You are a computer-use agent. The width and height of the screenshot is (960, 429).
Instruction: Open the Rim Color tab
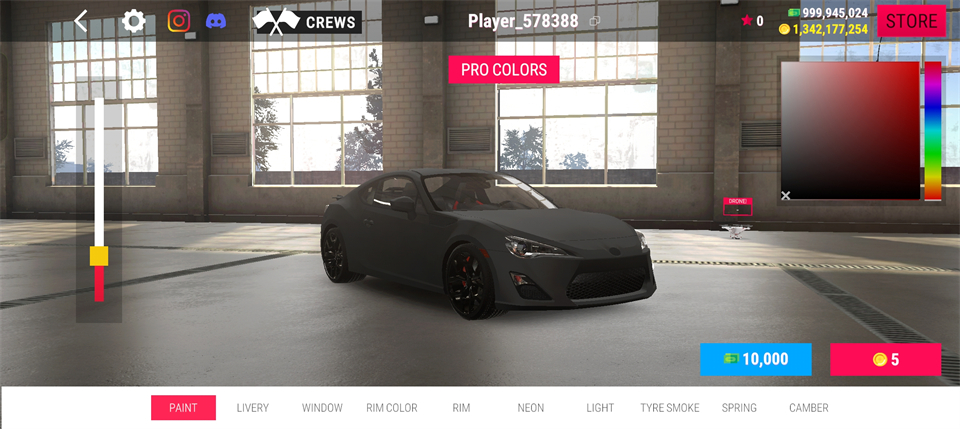392,408
